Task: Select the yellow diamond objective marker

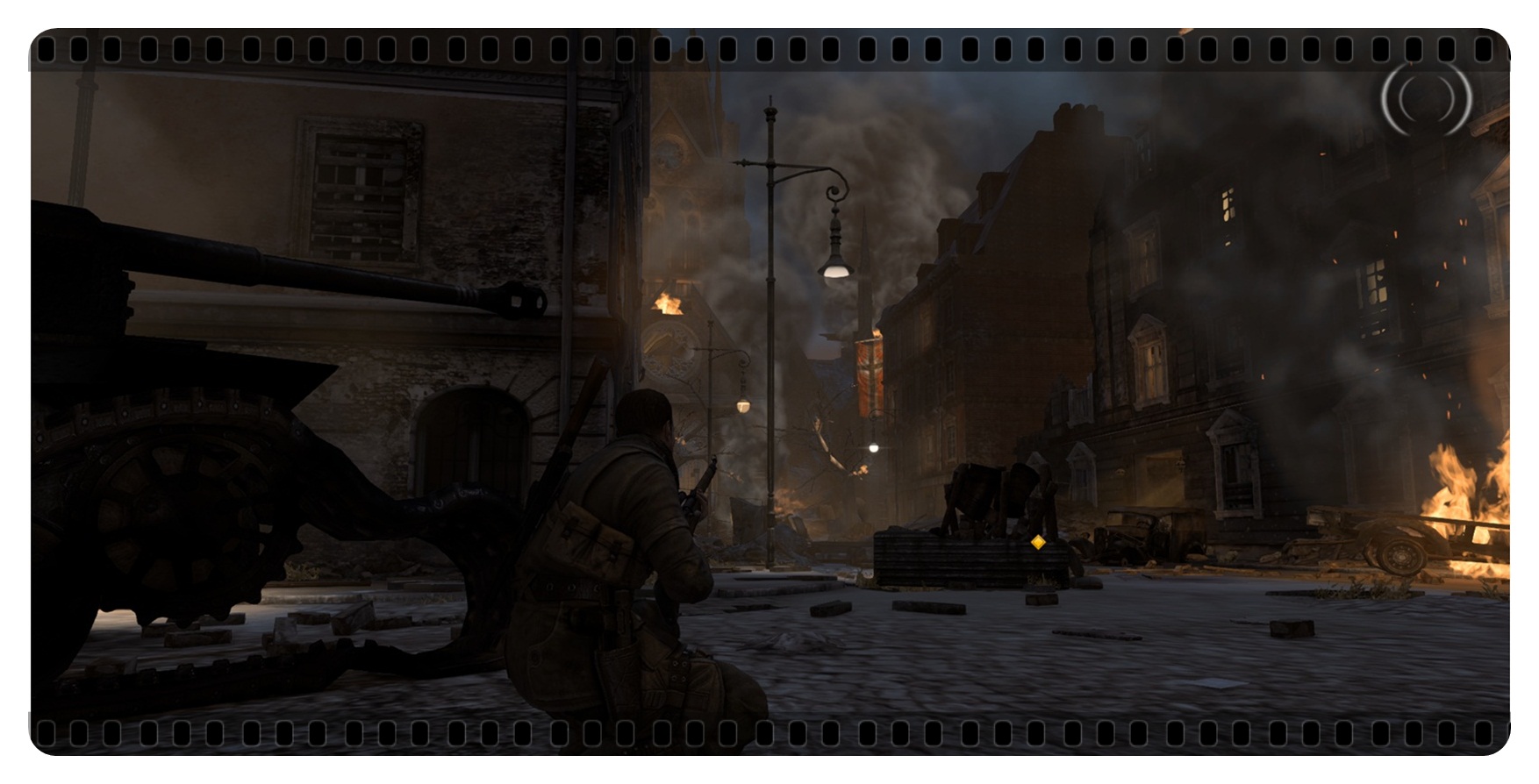Action: point(1038,542)
